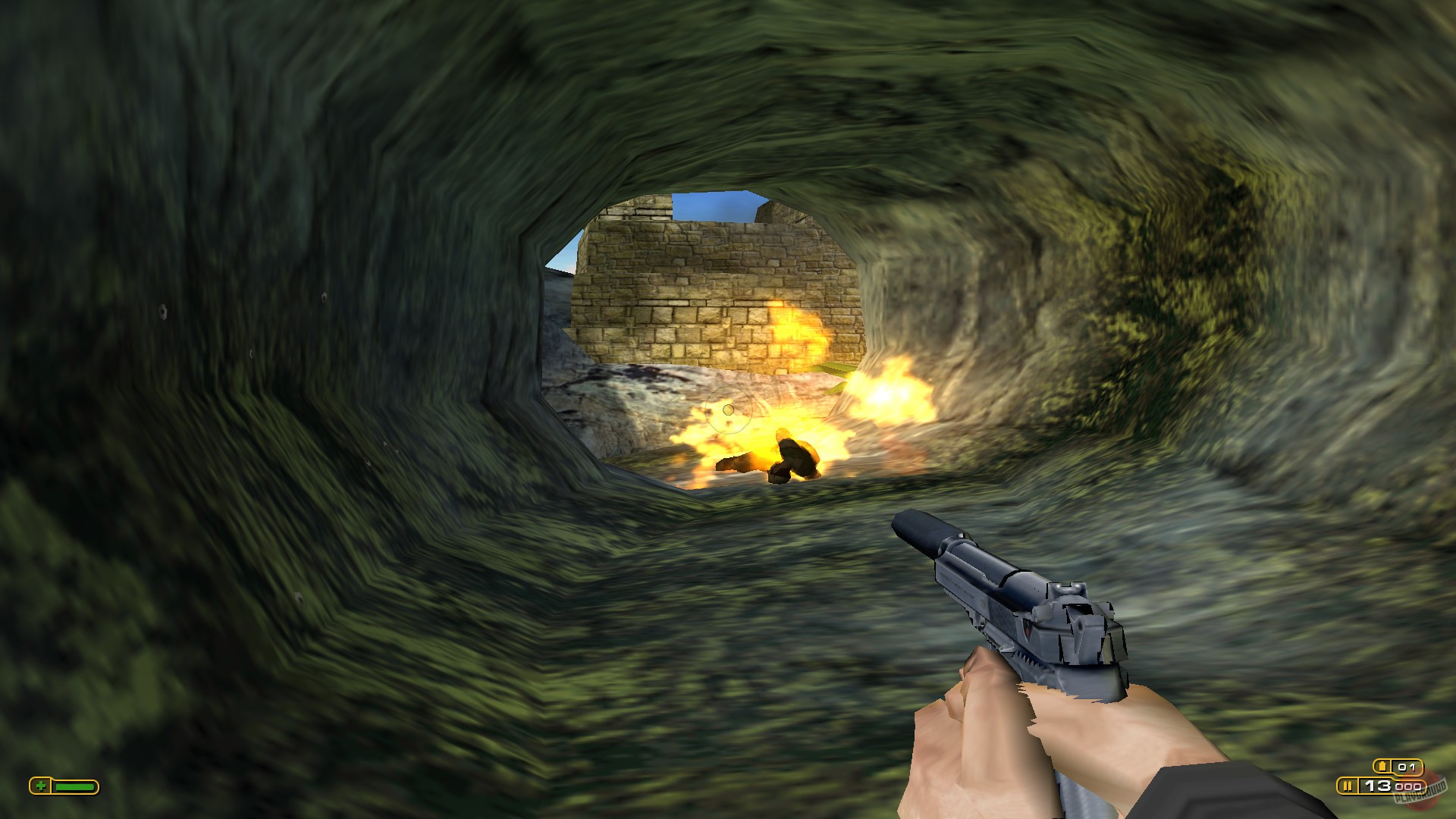Toggle the '01' grenade counter display
The height and width of the screenshot is (819, 1456).
[x=1407, y=767]
